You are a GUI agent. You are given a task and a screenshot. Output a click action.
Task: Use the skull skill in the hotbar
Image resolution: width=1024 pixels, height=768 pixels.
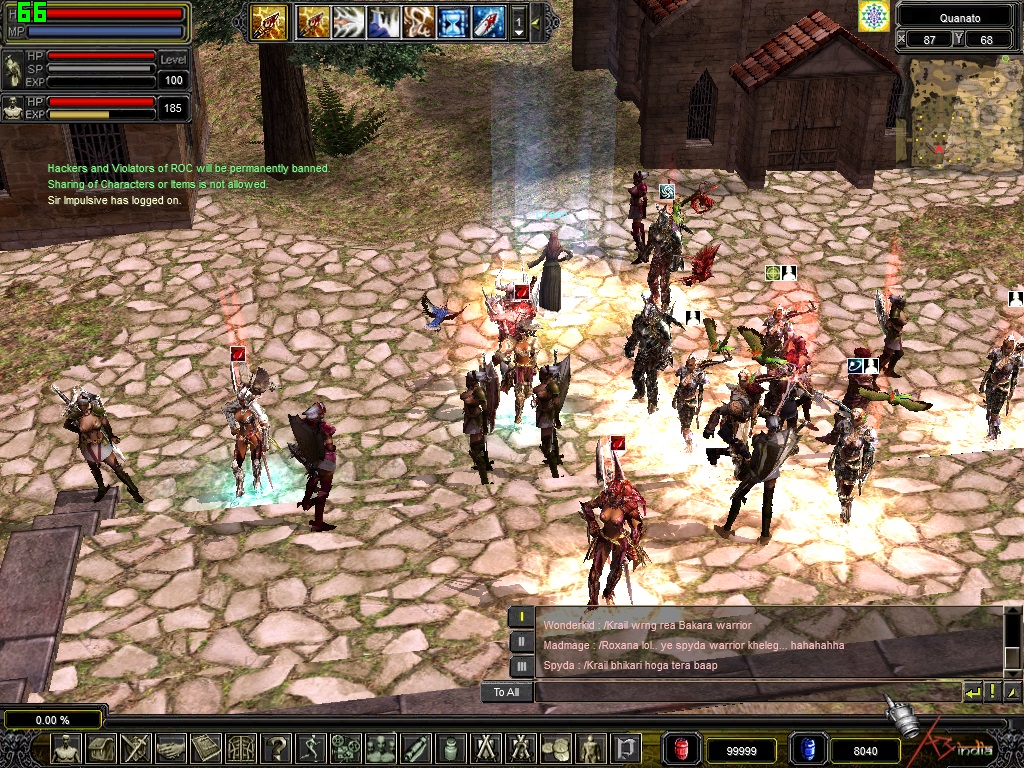418,21
